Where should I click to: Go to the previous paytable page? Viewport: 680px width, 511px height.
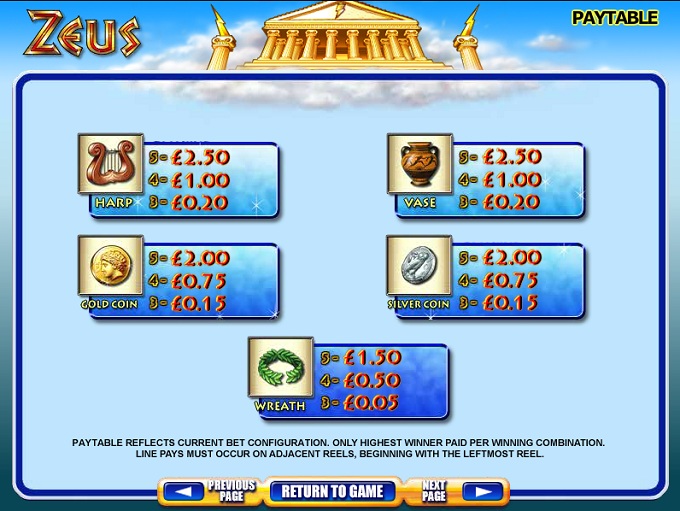point(209,491)
